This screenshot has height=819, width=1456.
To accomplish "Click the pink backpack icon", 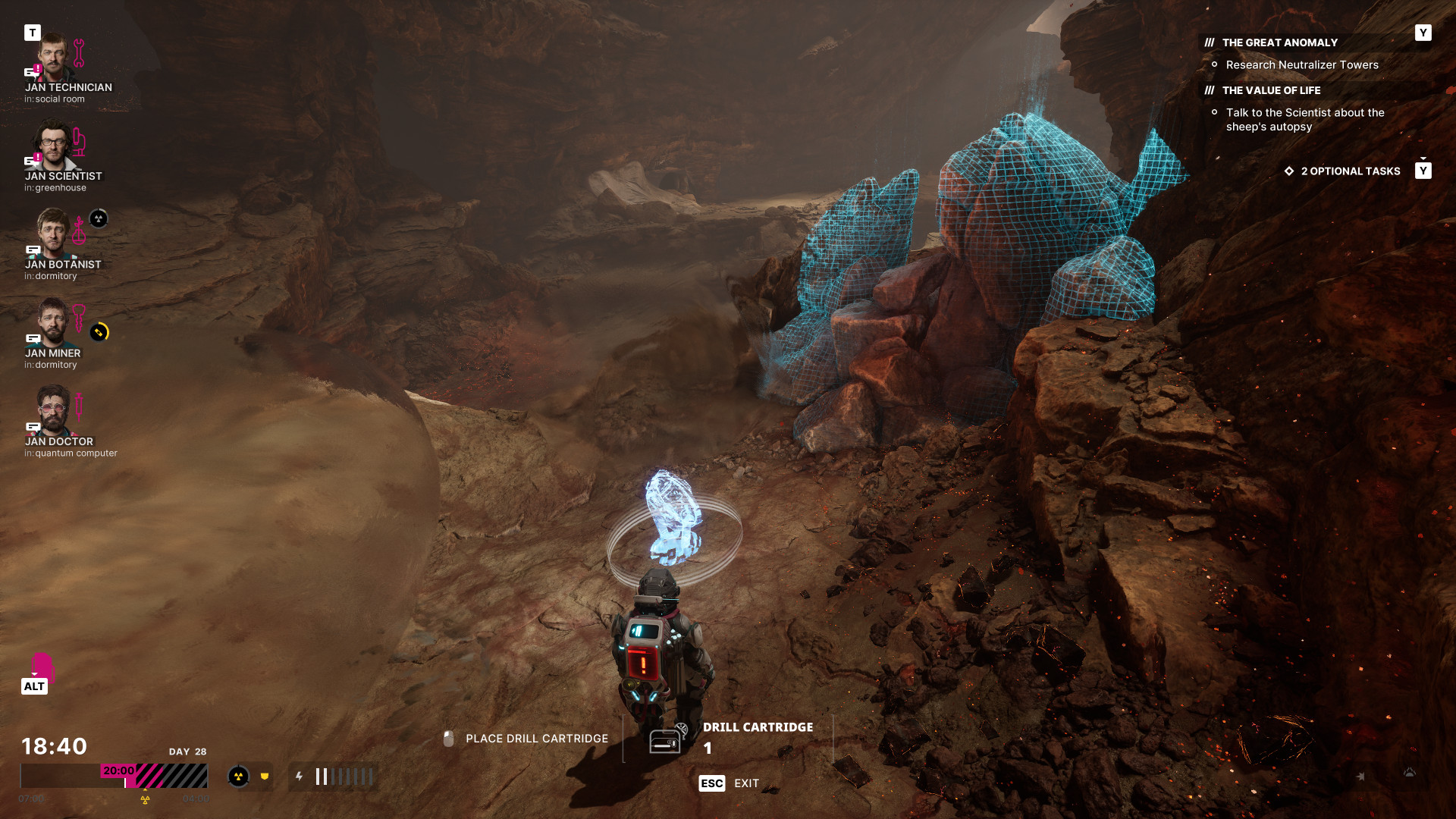I will pyautogui.click(x=42, y=666).
